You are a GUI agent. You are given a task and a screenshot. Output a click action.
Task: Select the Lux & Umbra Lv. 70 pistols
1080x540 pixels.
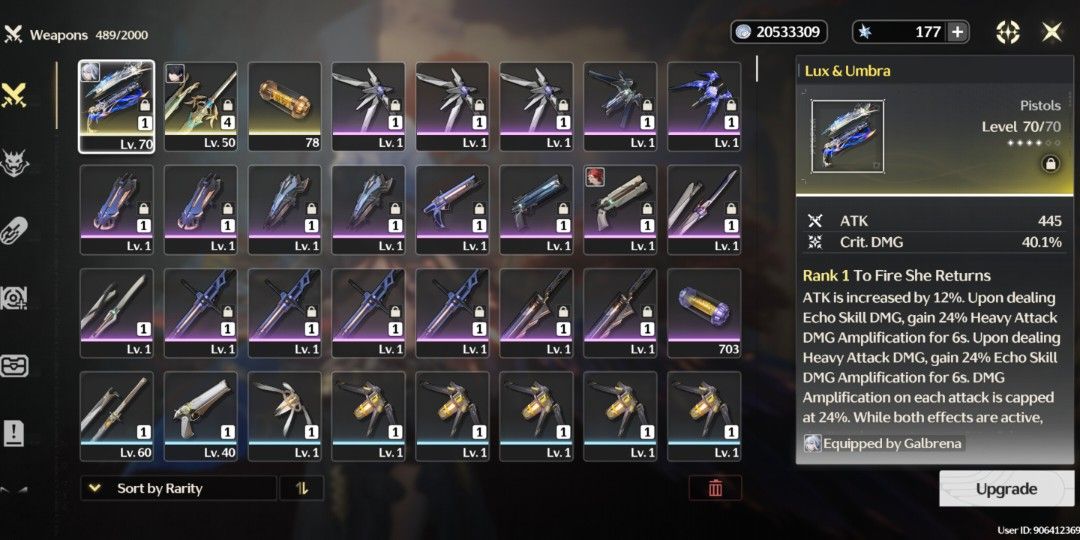[117, 106]
